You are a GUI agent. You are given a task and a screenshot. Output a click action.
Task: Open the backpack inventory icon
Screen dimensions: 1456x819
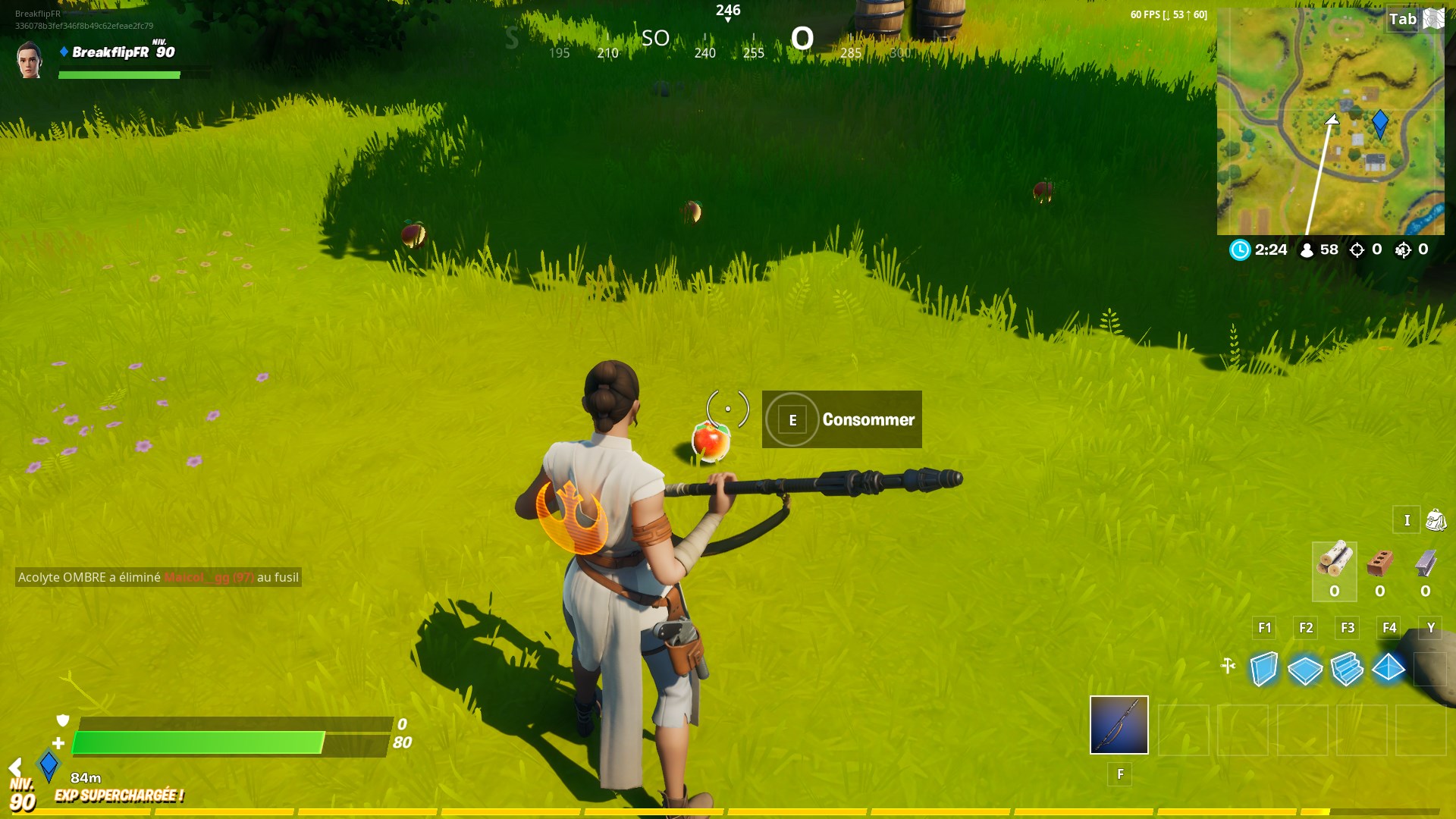point(1436,520)
